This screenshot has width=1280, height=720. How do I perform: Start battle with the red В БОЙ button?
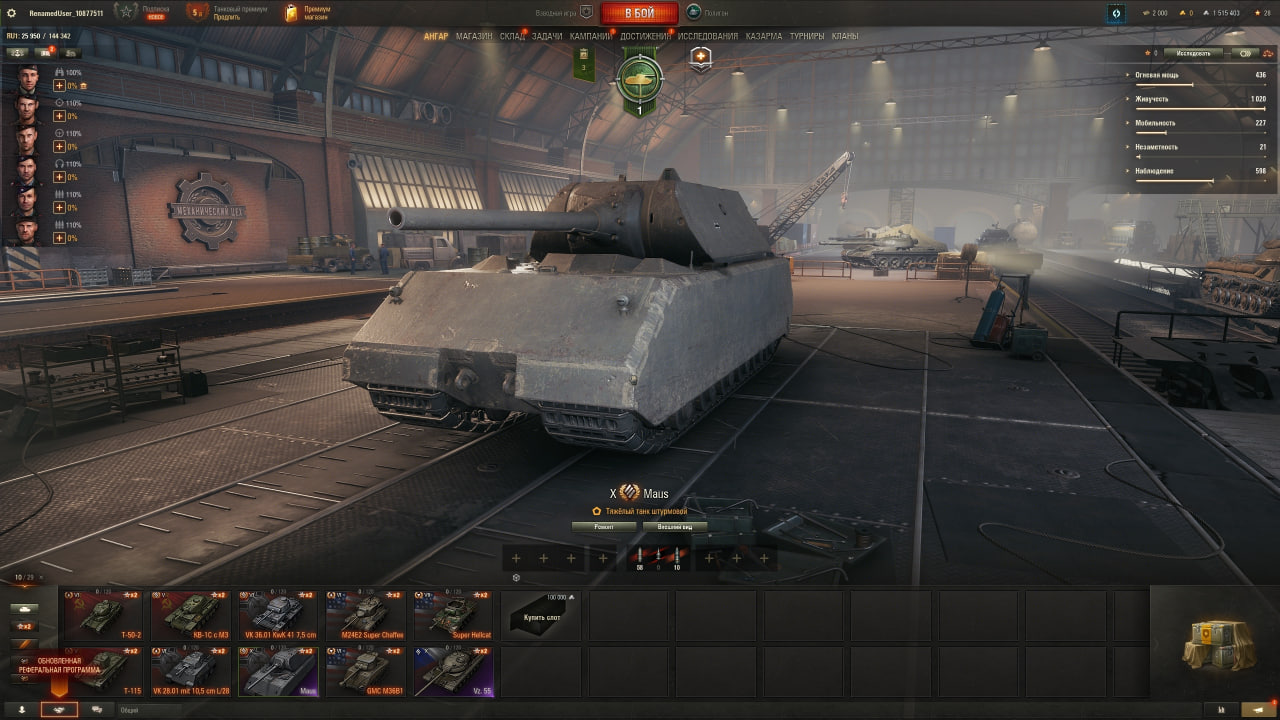pos(639,13)
